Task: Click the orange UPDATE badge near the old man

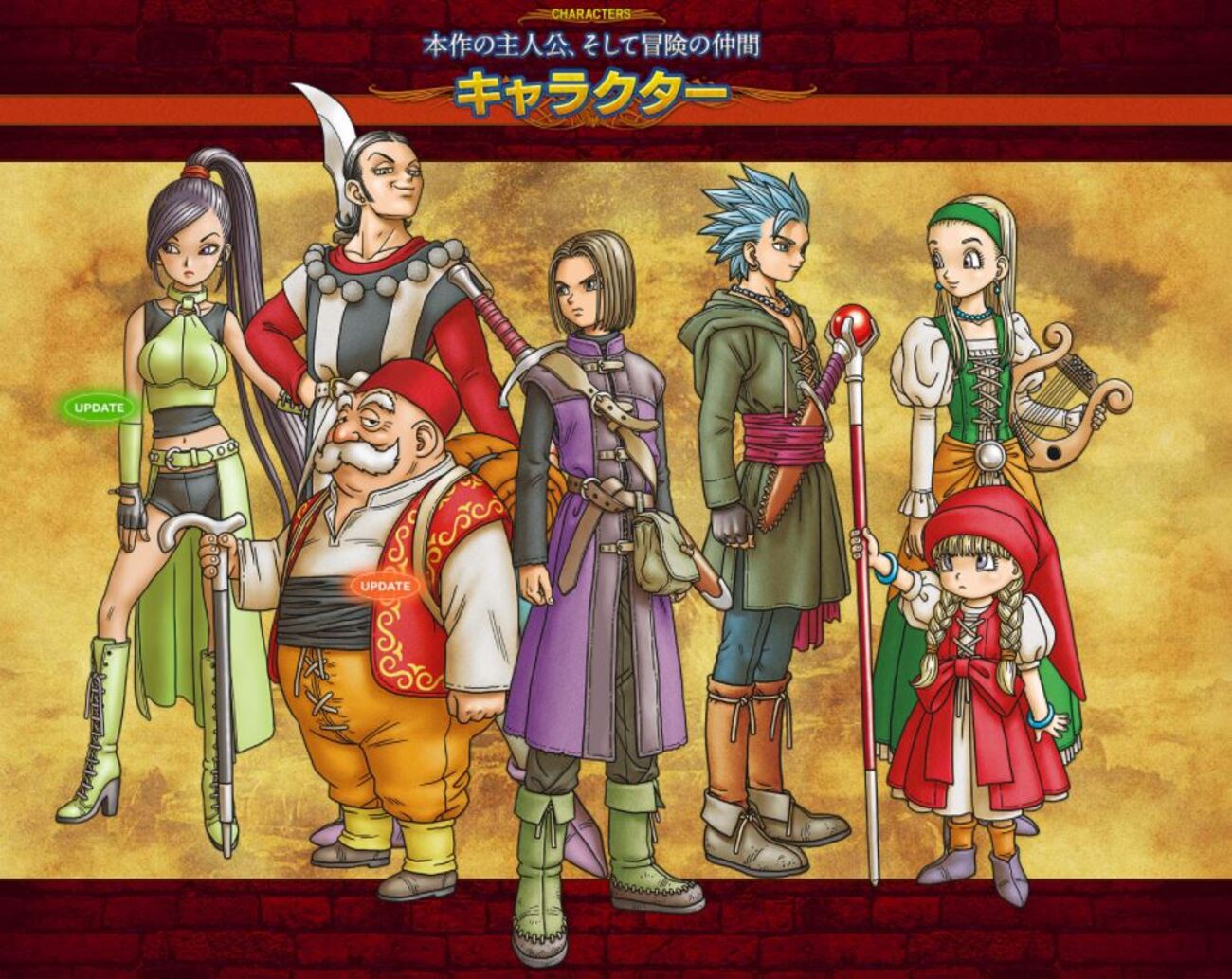Action: pos(383,586)
